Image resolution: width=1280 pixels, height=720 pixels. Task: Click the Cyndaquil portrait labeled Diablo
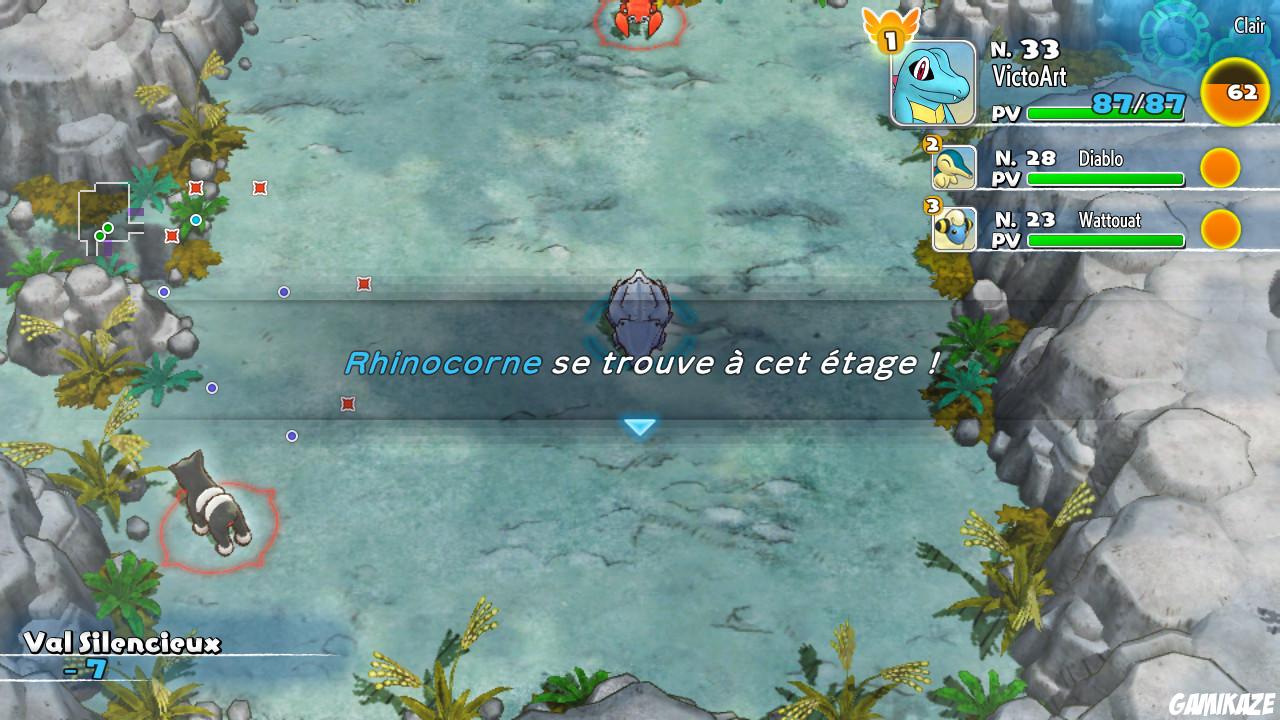953,170
